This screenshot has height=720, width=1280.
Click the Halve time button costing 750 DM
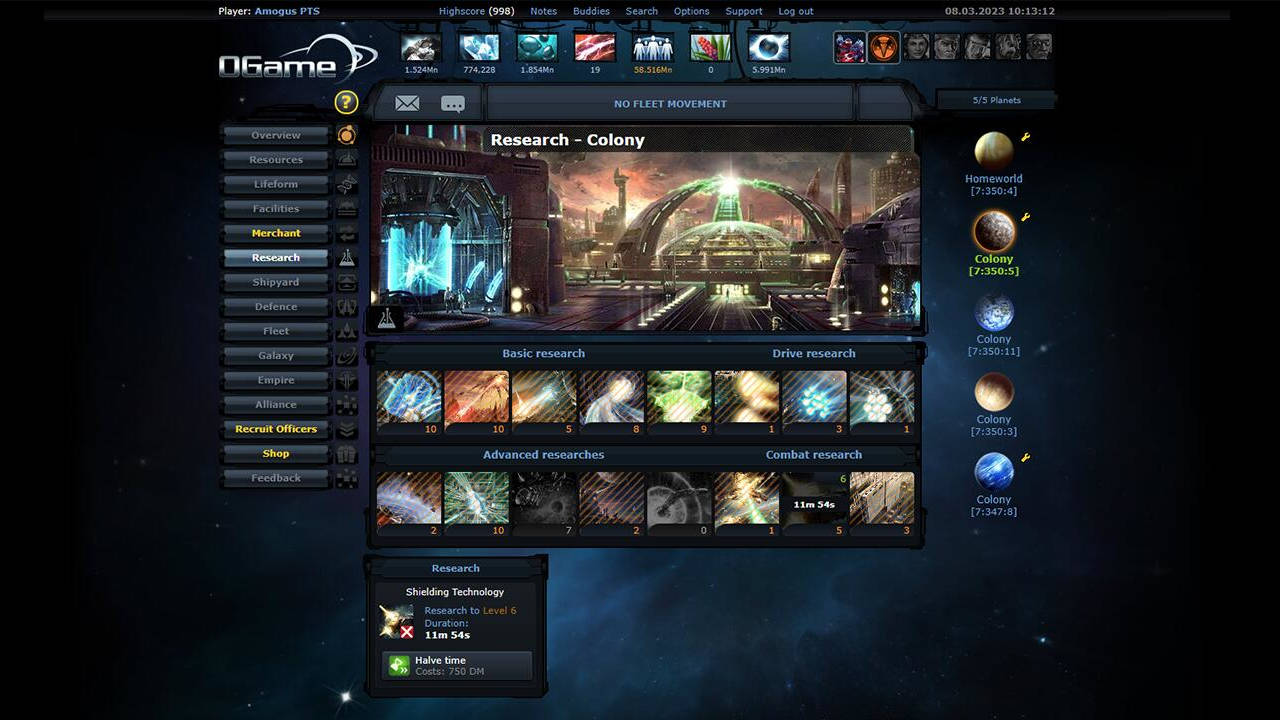coord(456,665)
